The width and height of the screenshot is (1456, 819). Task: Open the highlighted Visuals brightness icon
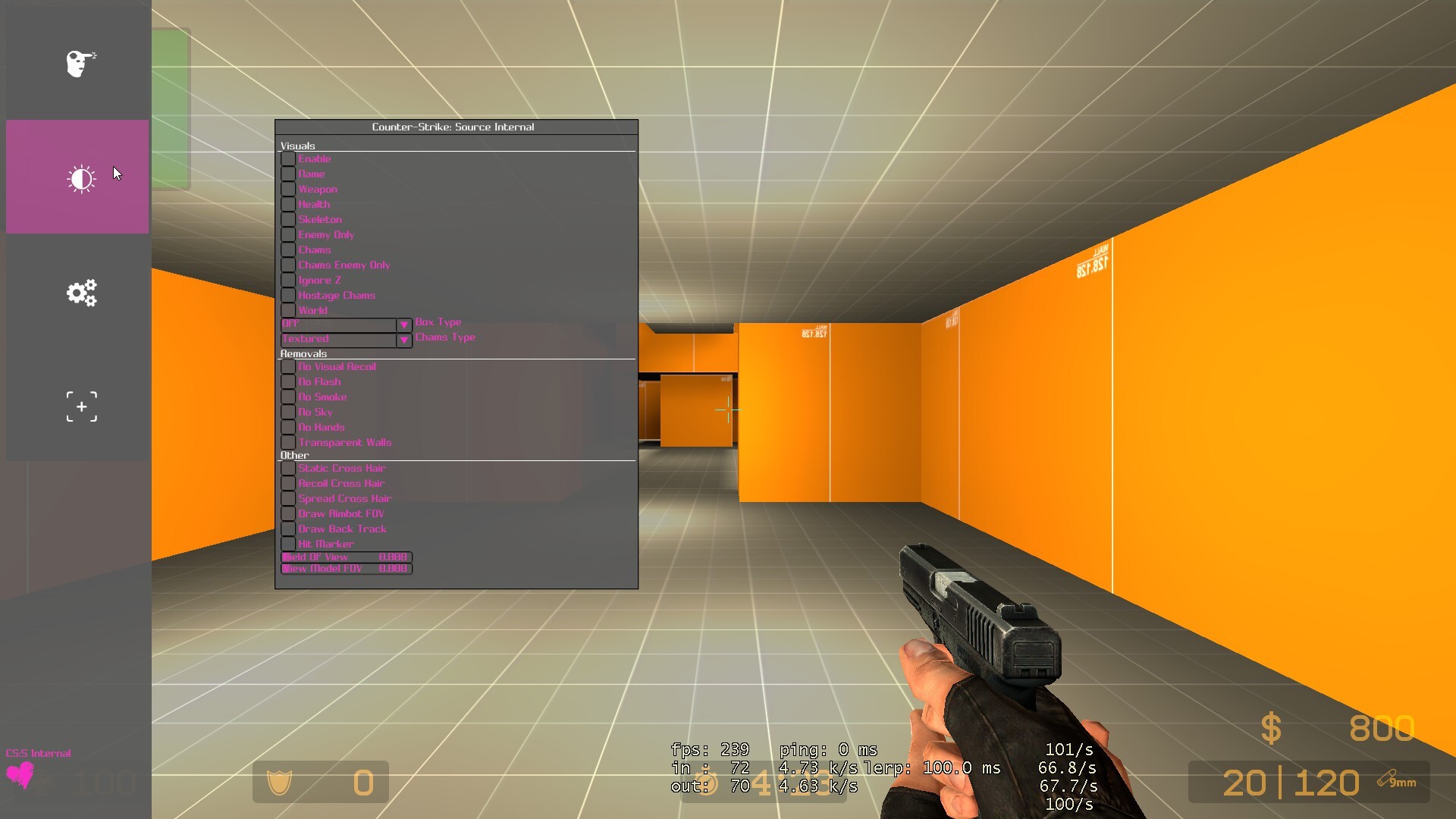[x=80, y=177]
